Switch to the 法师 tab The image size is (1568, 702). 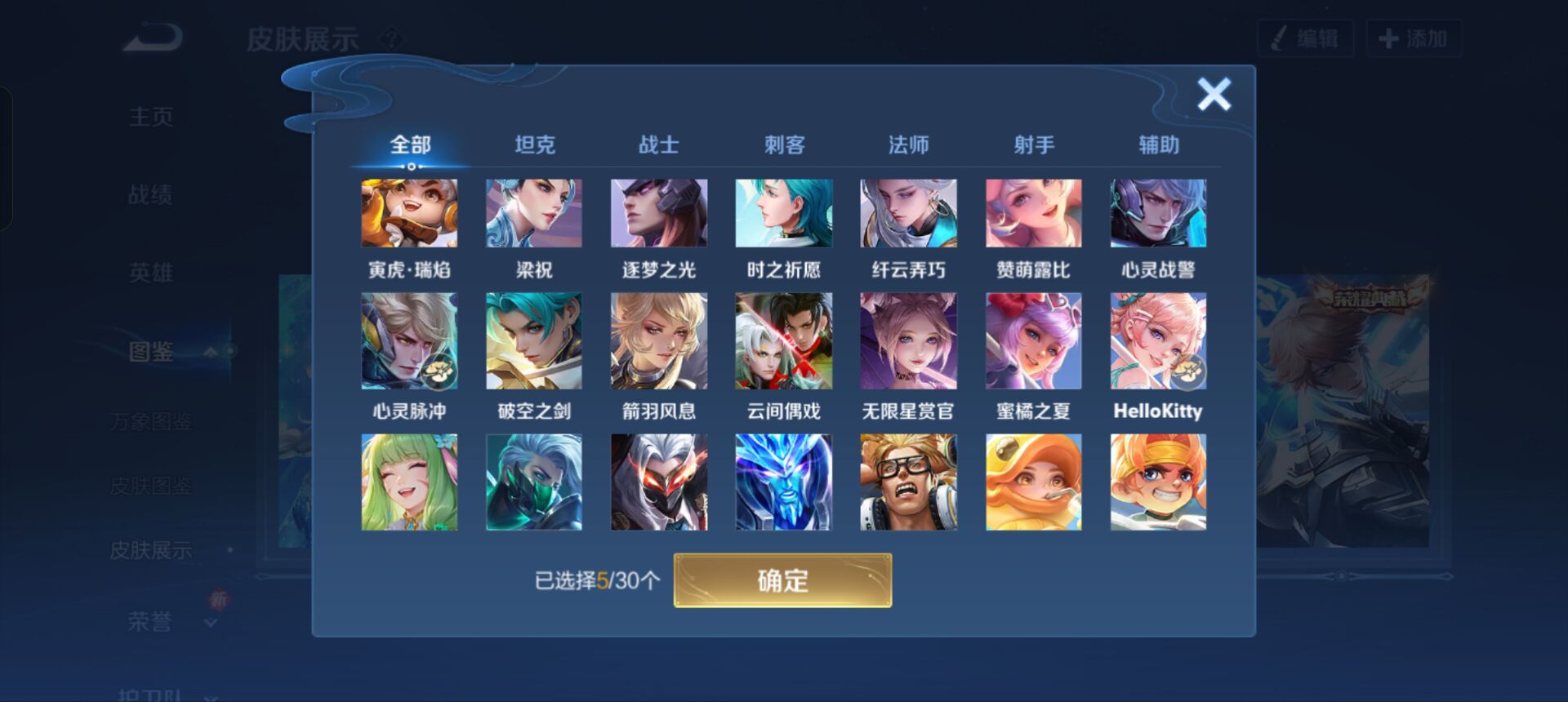(x=909, y=144)
